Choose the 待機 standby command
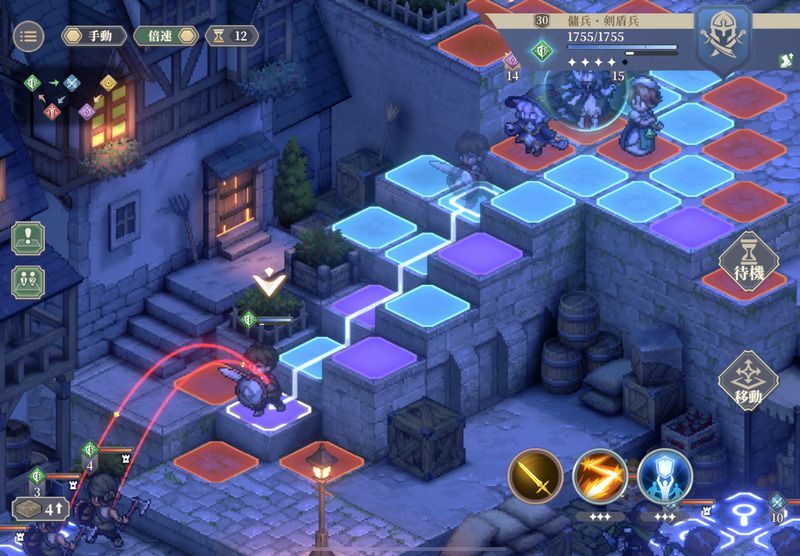Screen dimensions: 800x556 tap(749, 266)
